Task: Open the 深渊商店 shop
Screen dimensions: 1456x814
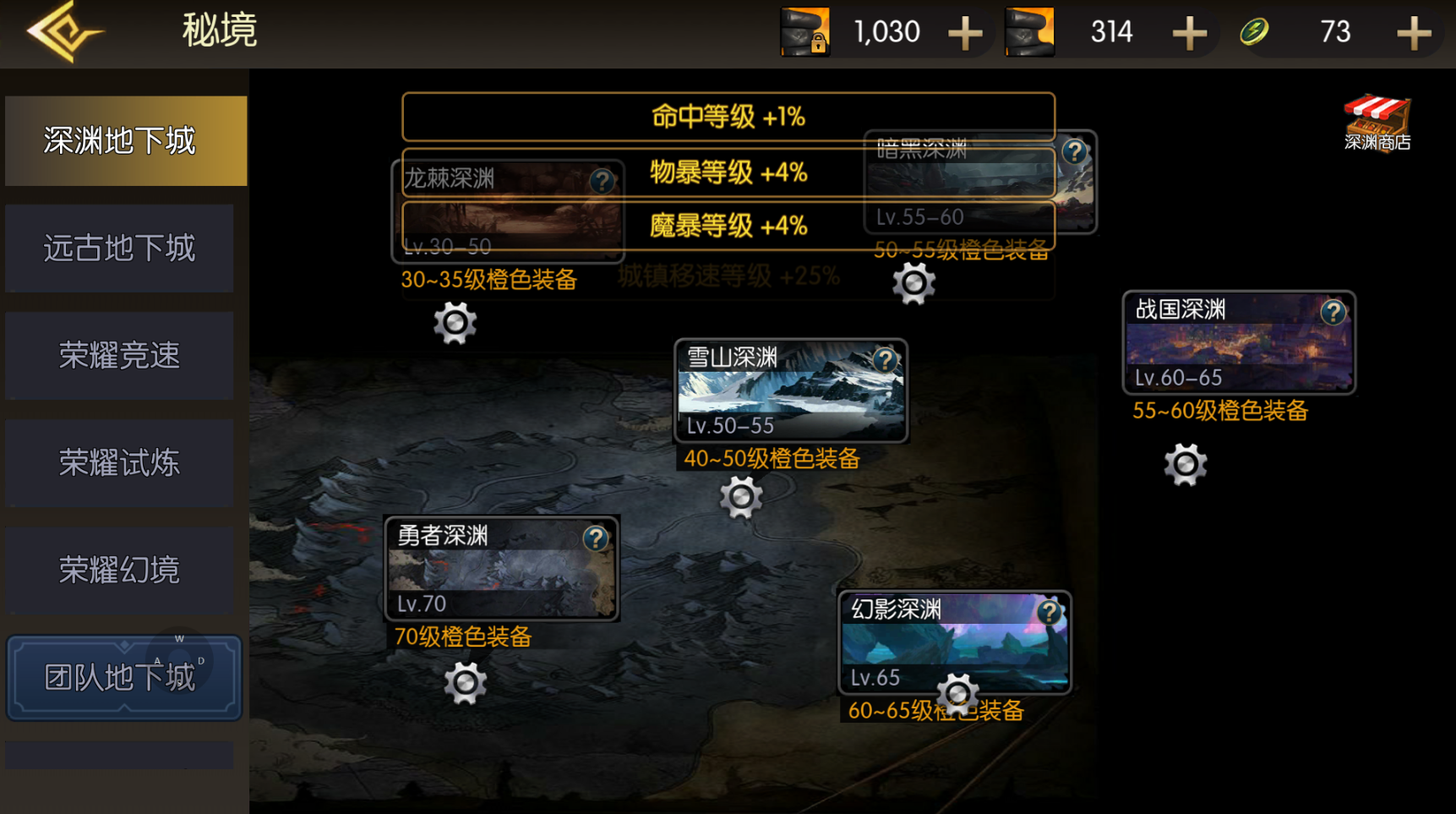Action: click(x=1377, y=123)
